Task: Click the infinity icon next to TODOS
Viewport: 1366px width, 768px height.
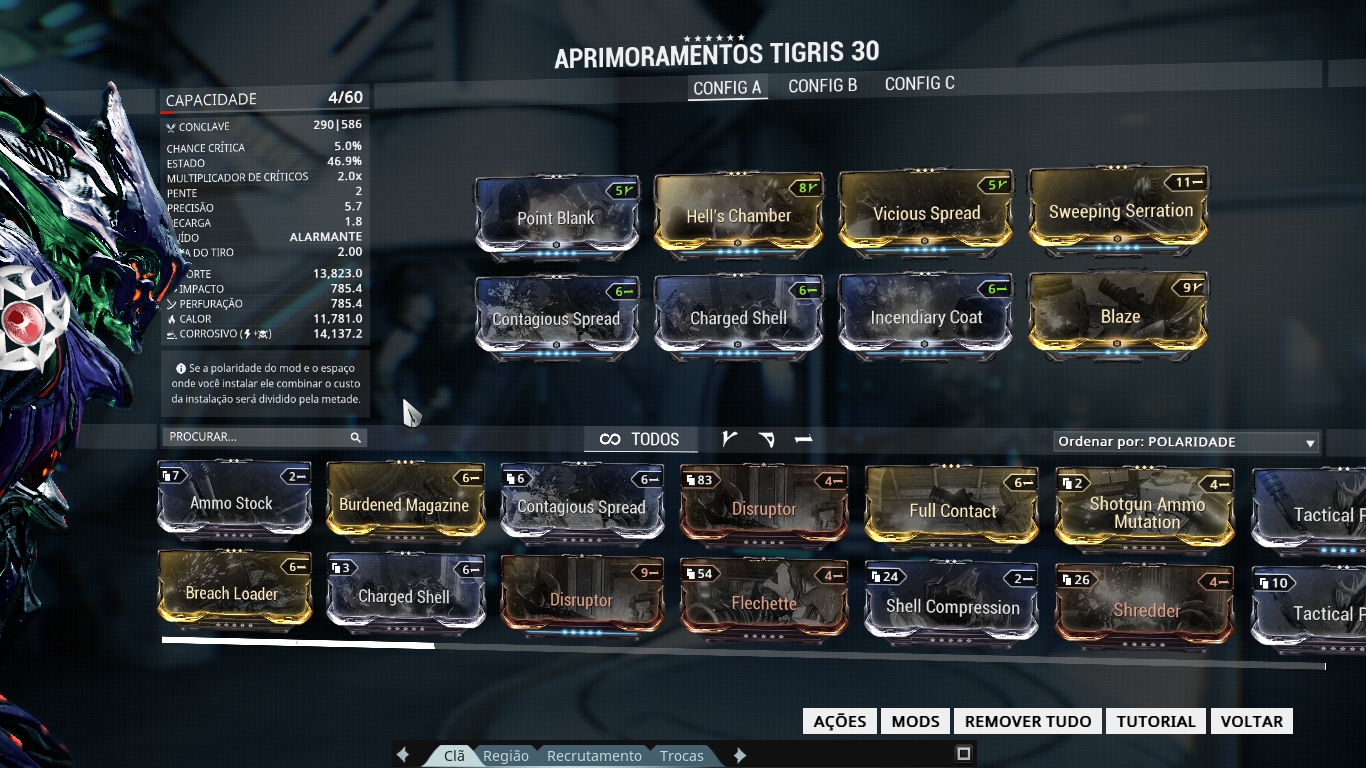Action: coord(611,439)
